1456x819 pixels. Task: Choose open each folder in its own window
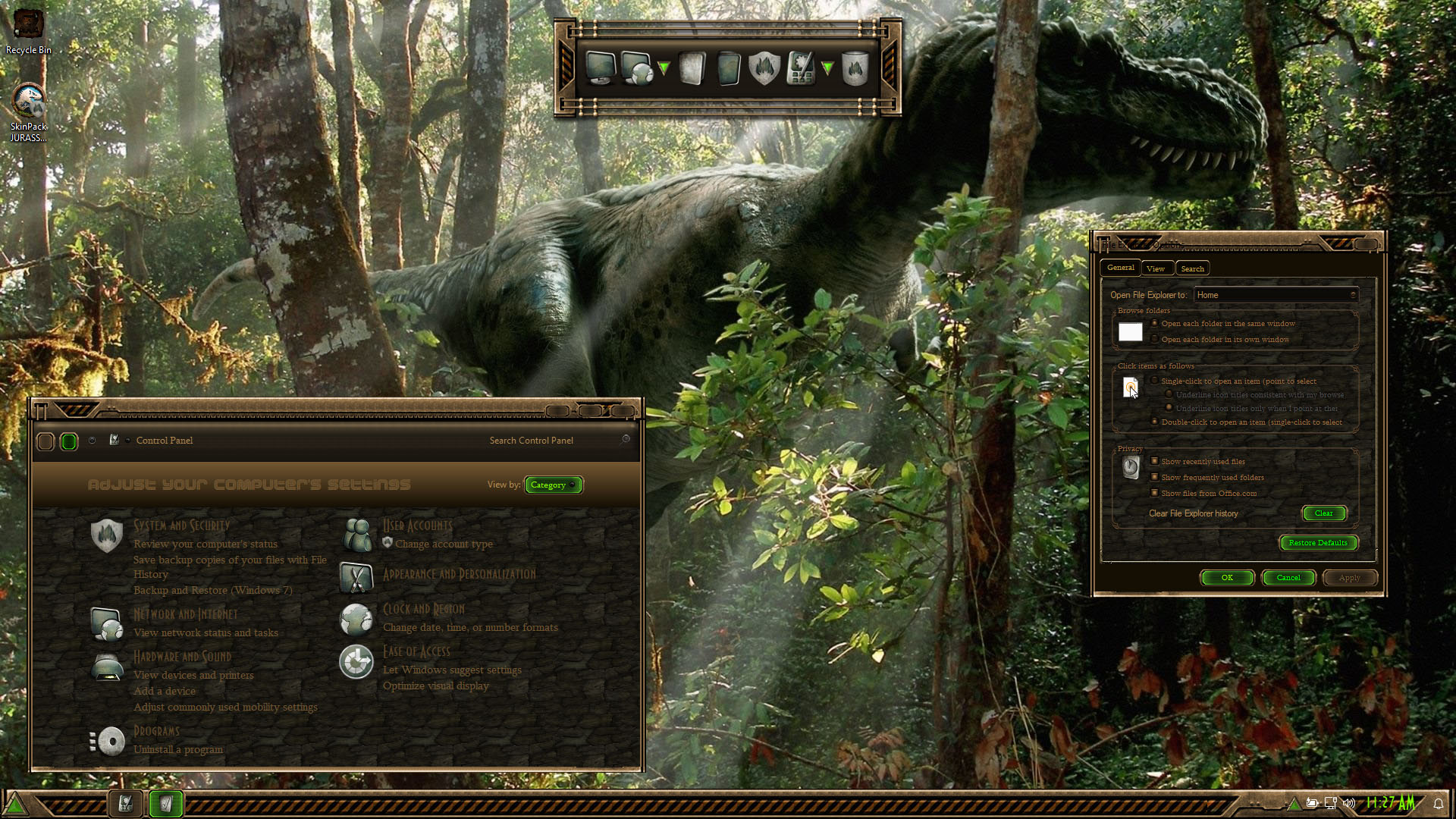pos(1155,339)
